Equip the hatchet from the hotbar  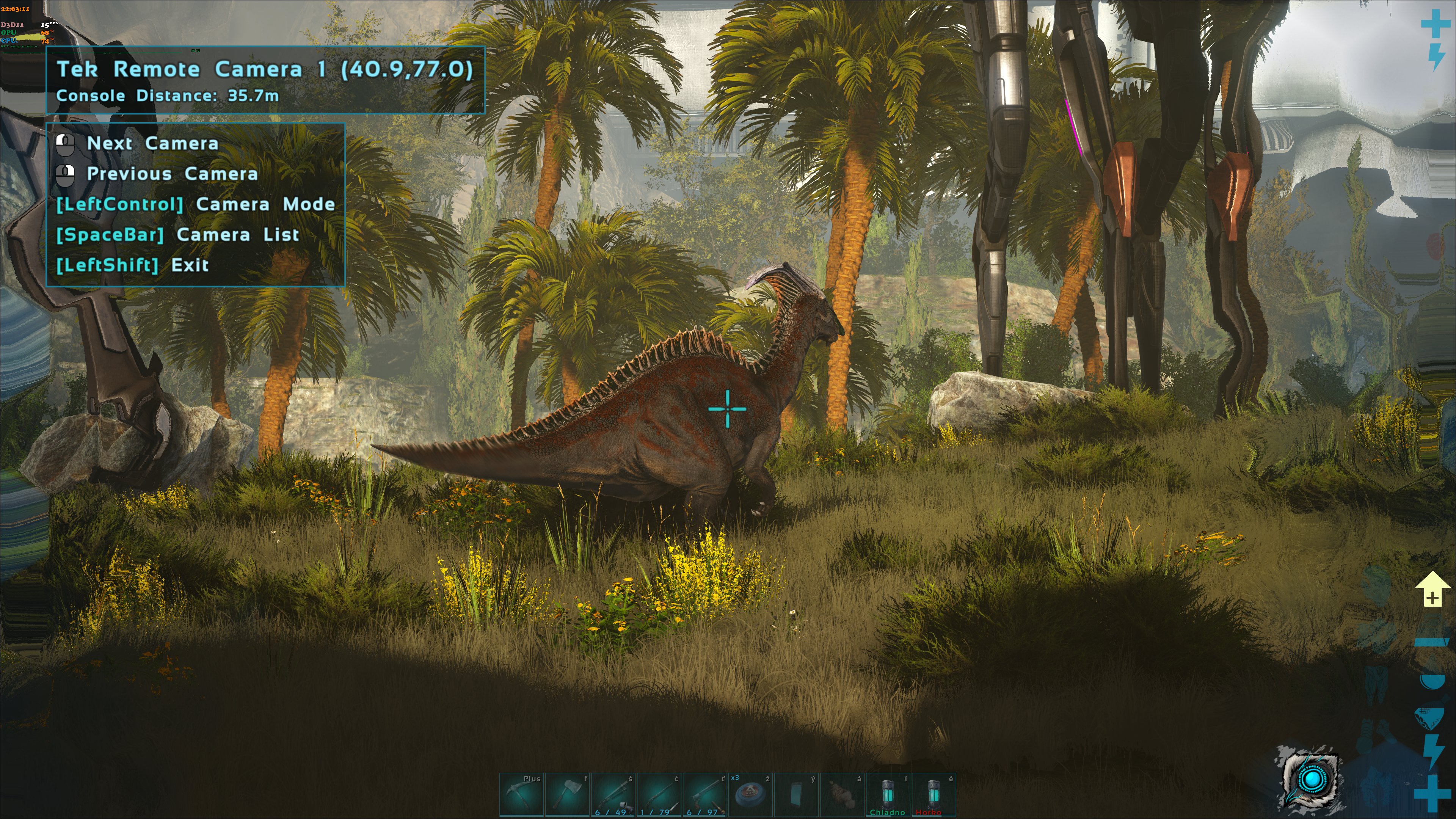pos(567,795)
